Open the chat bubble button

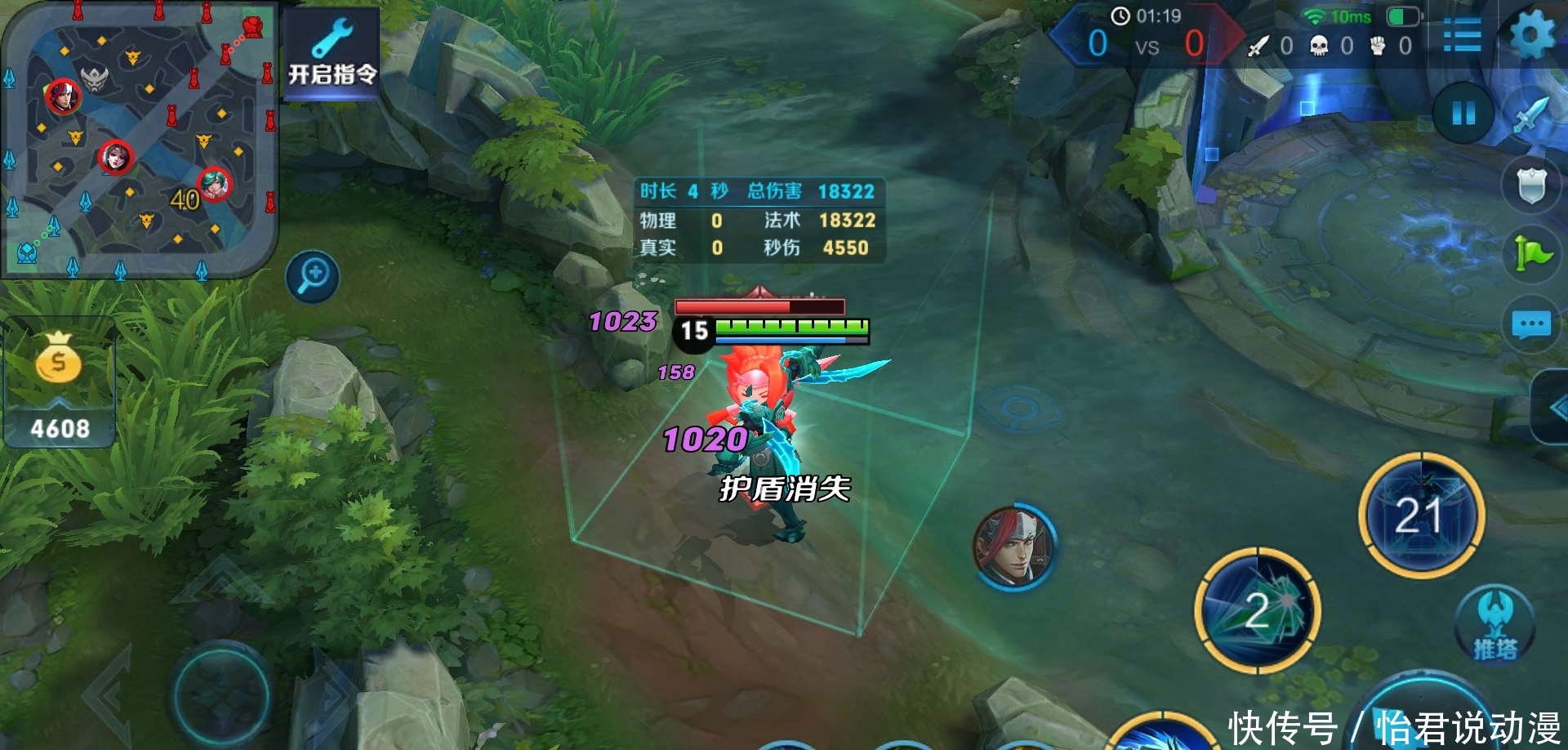point(1531,324)
